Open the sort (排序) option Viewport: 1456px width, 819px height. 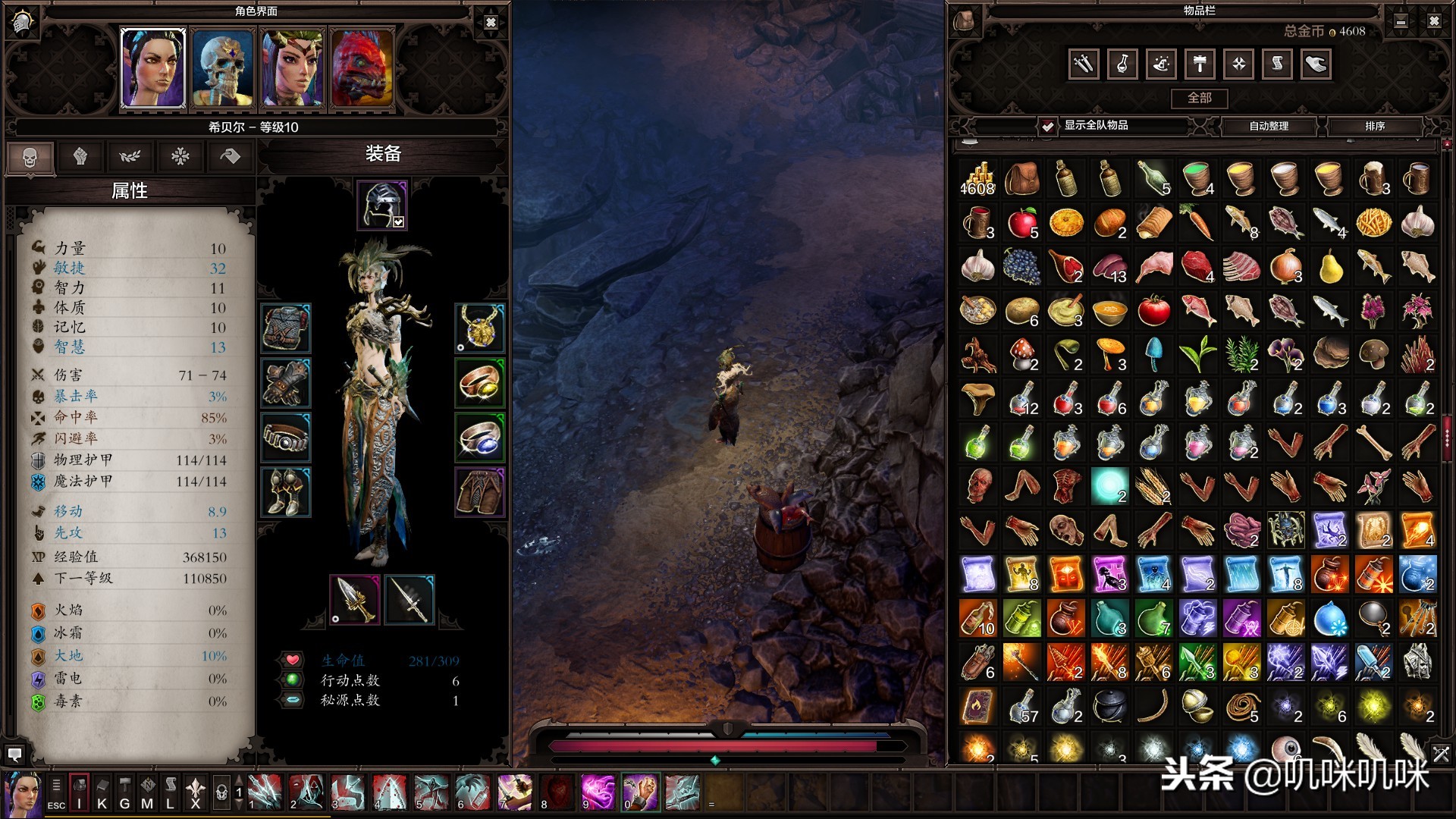coord(1374,126)
